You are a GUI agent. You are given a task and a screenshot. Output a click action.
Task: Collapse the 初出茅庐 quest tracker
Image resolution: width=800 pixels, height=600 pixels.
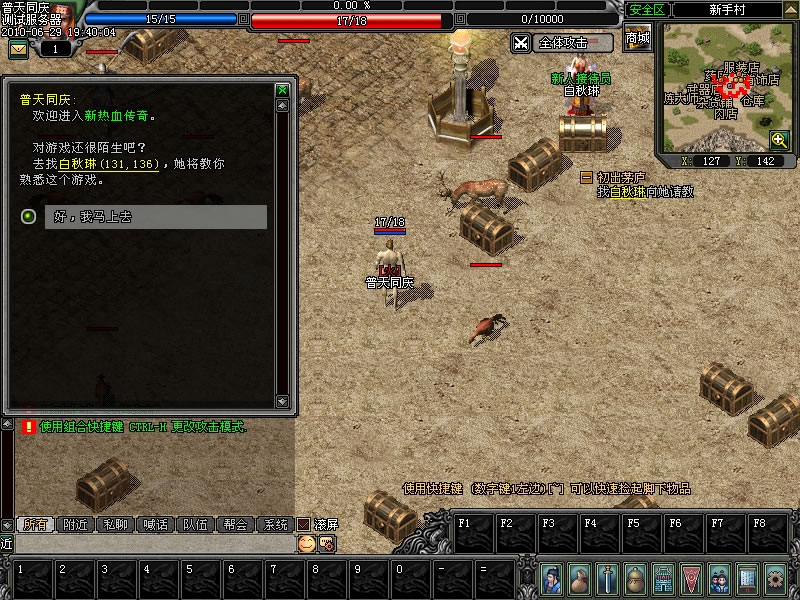coord(587,177)
